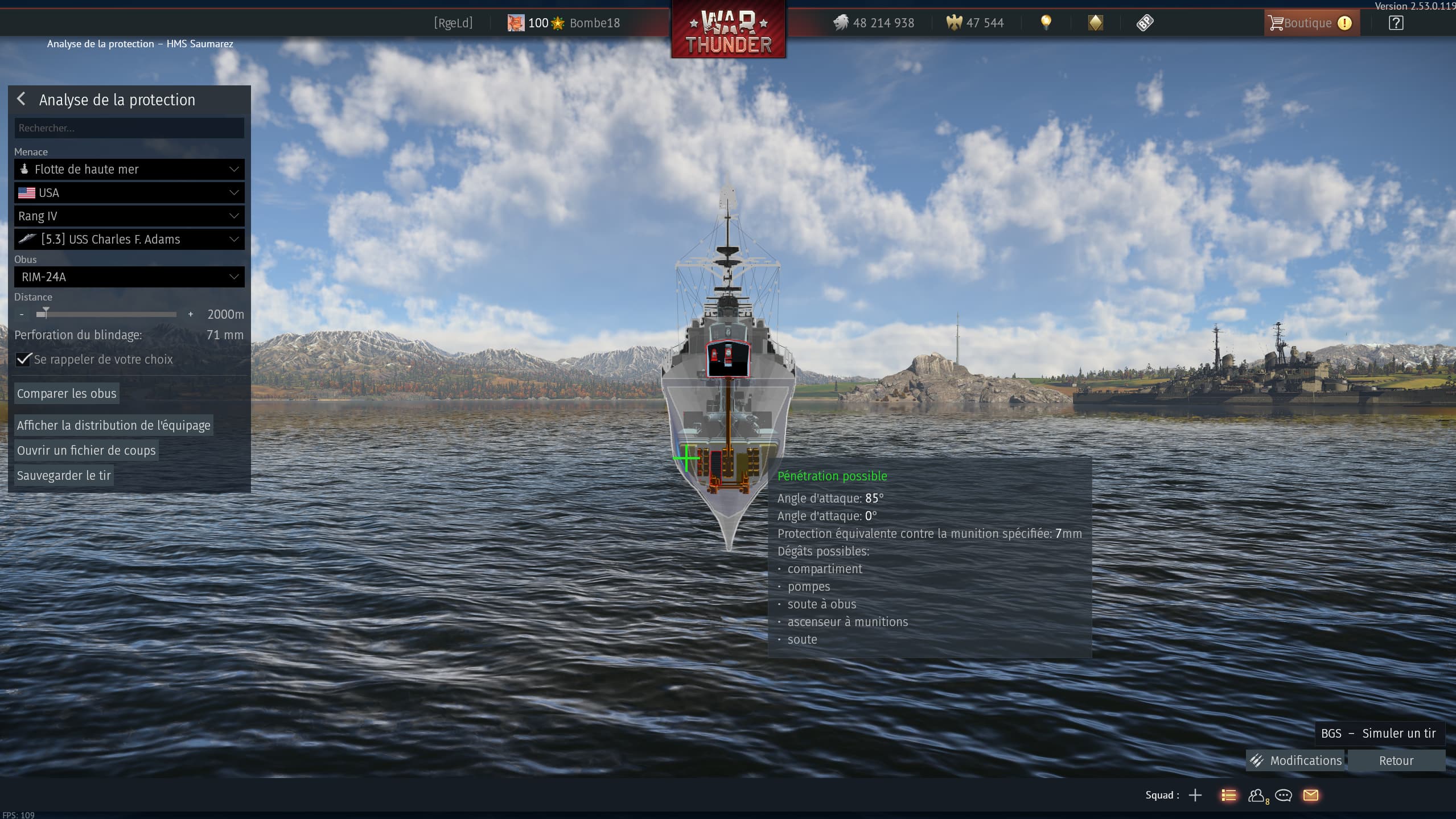Decrease distance with the minus button
The height and width of the screenshot is (819, 1456).
click(x=22, y=314)
